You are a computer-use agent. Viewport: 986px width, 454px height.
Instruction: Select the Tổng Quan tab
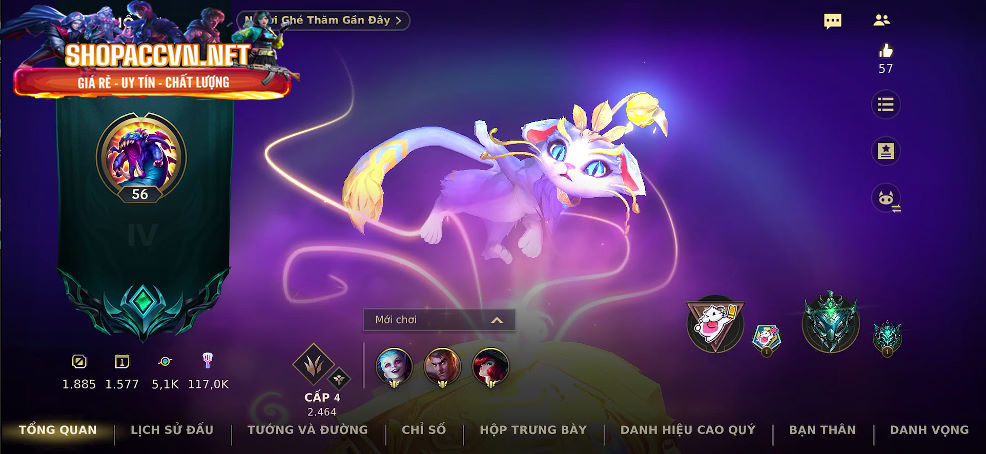click(x=58, y=430)
